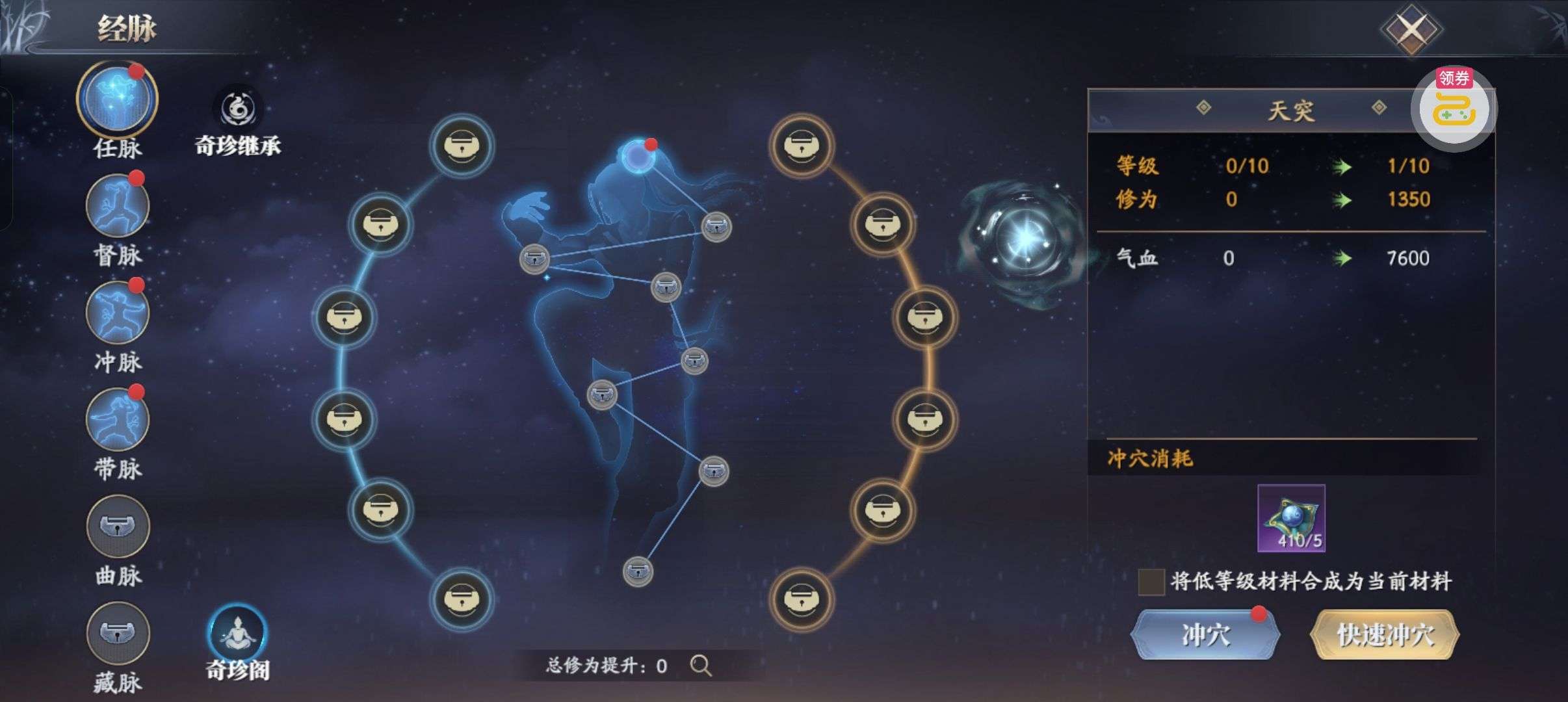Close the 经脉 meridian screen
Viewport: 1568px width, 702px height.
(x=1411, y=29)
